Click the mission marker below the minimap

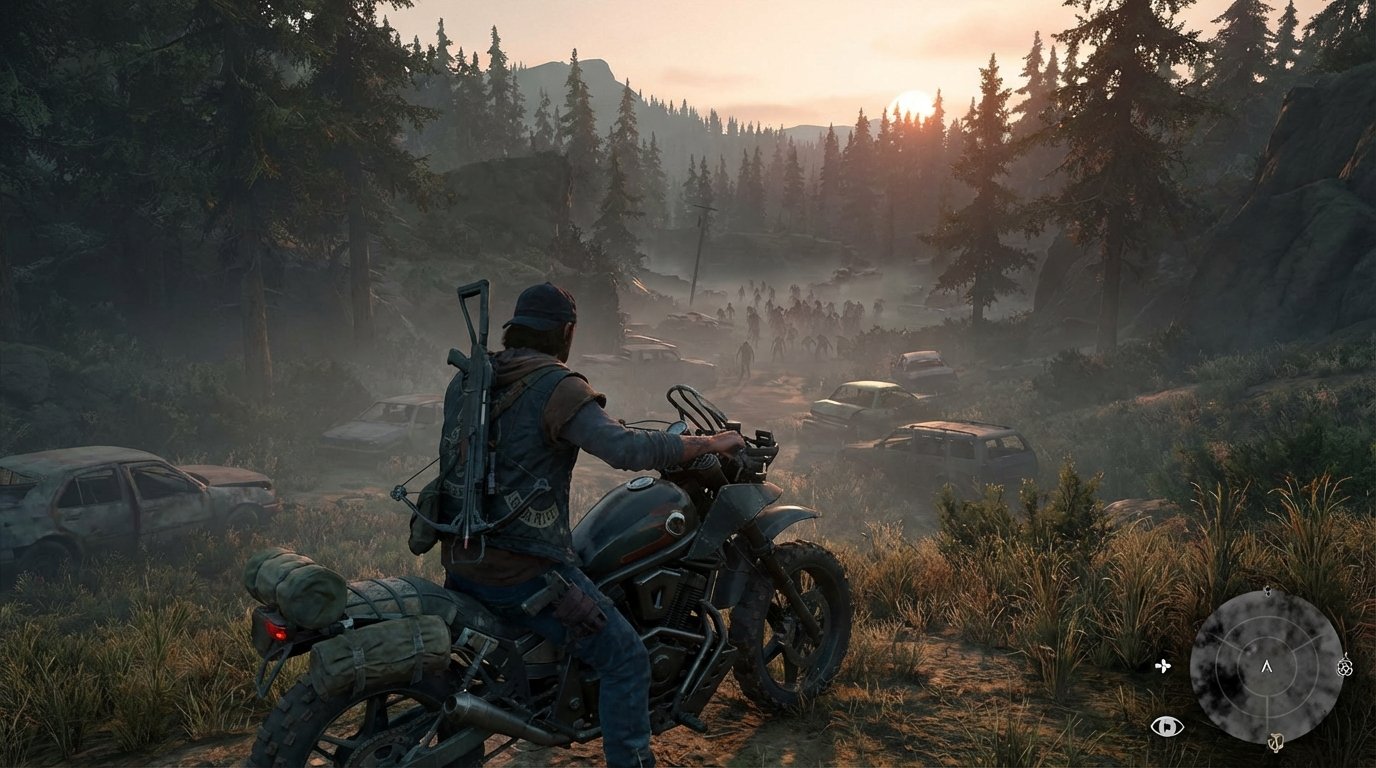(x=1277, y=742)
